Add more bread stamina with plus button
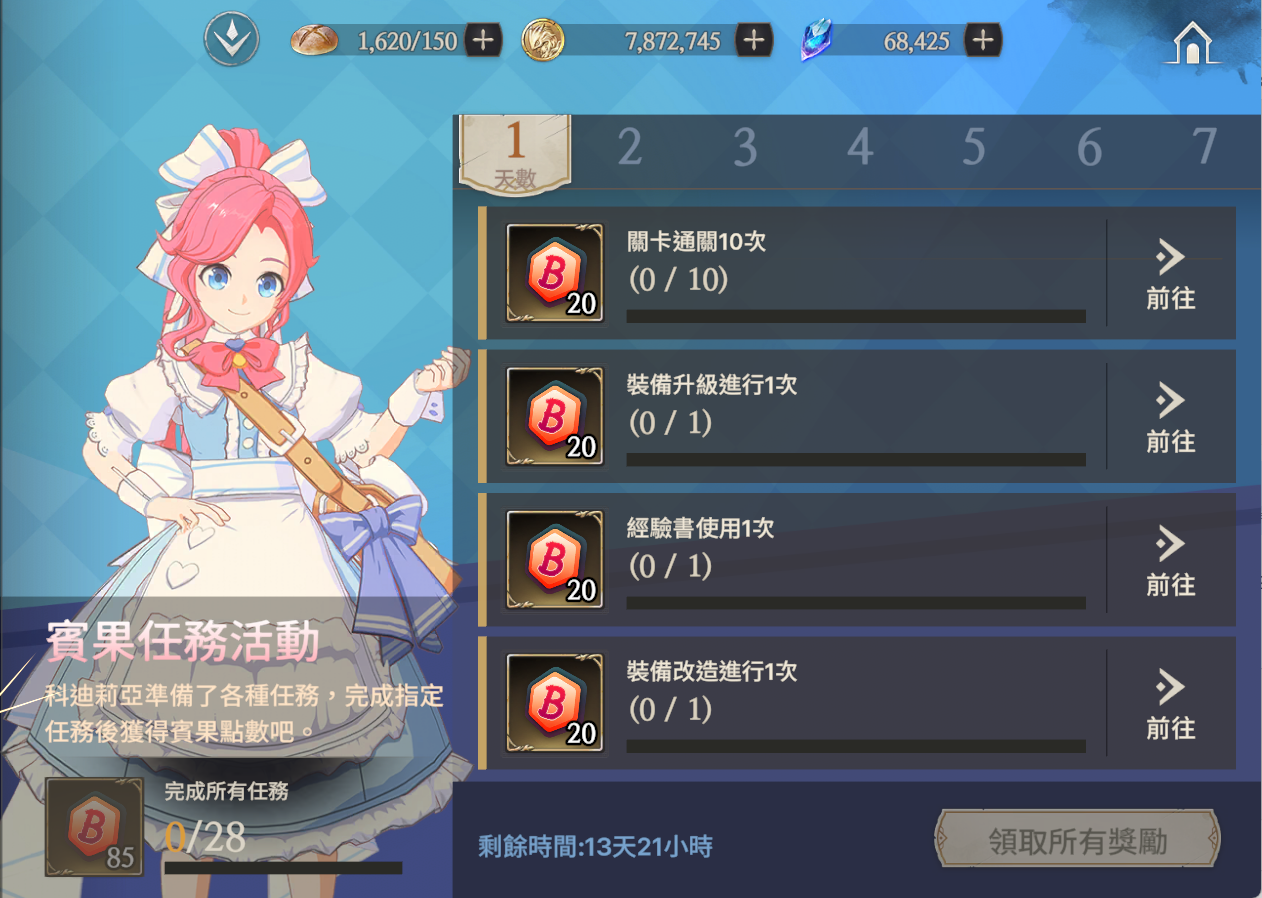Screen dimensions: 1262x898 483,41
